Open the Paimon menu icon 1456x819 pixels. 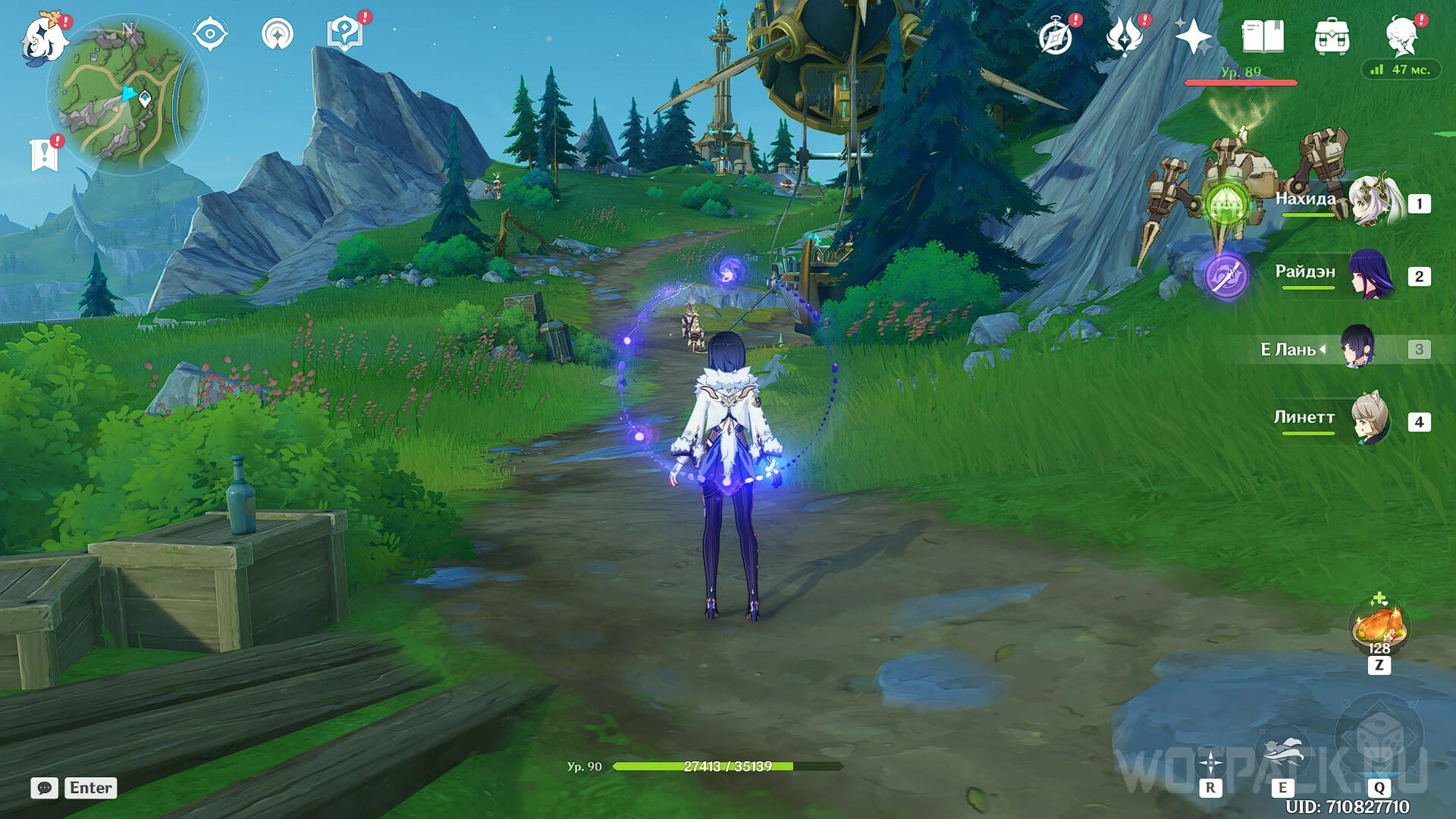(38, 36)
